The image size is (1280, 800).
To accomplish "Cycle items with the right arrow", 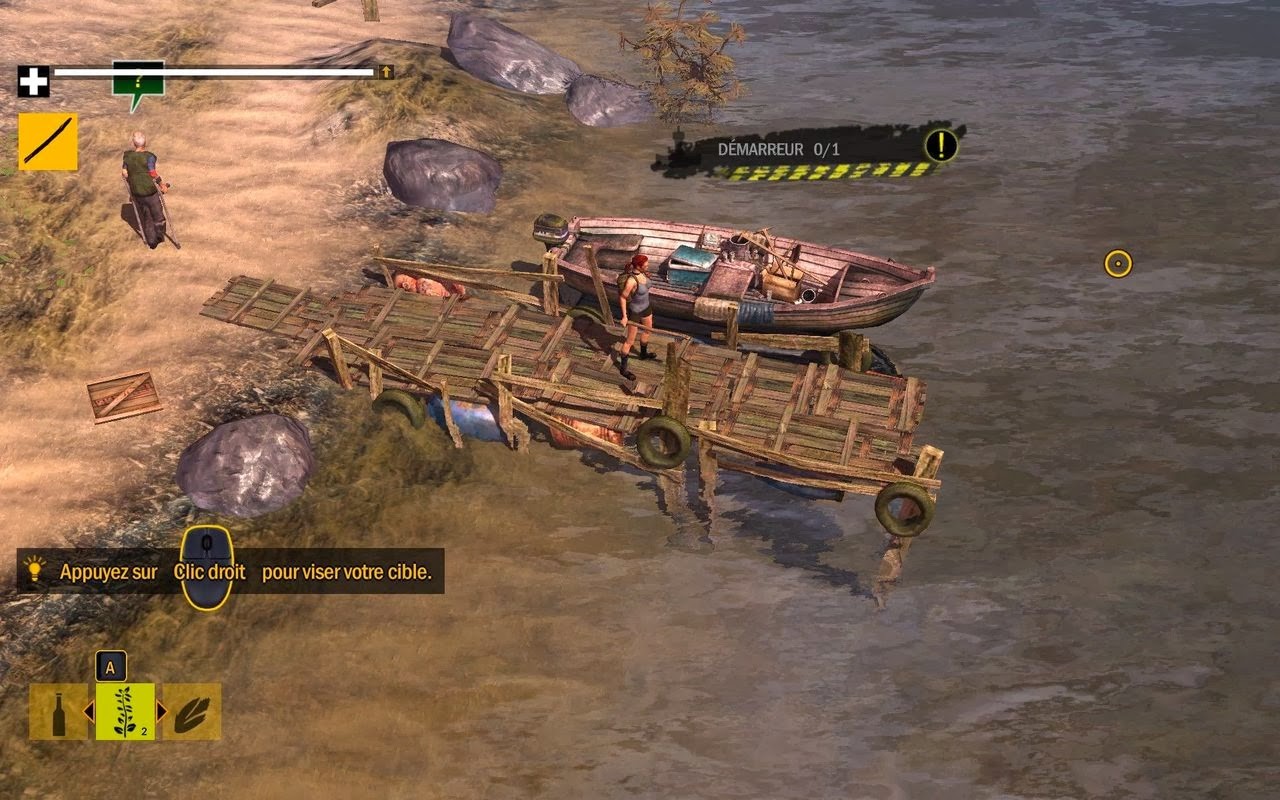I will pyautogui.click(x=162, y=712).
